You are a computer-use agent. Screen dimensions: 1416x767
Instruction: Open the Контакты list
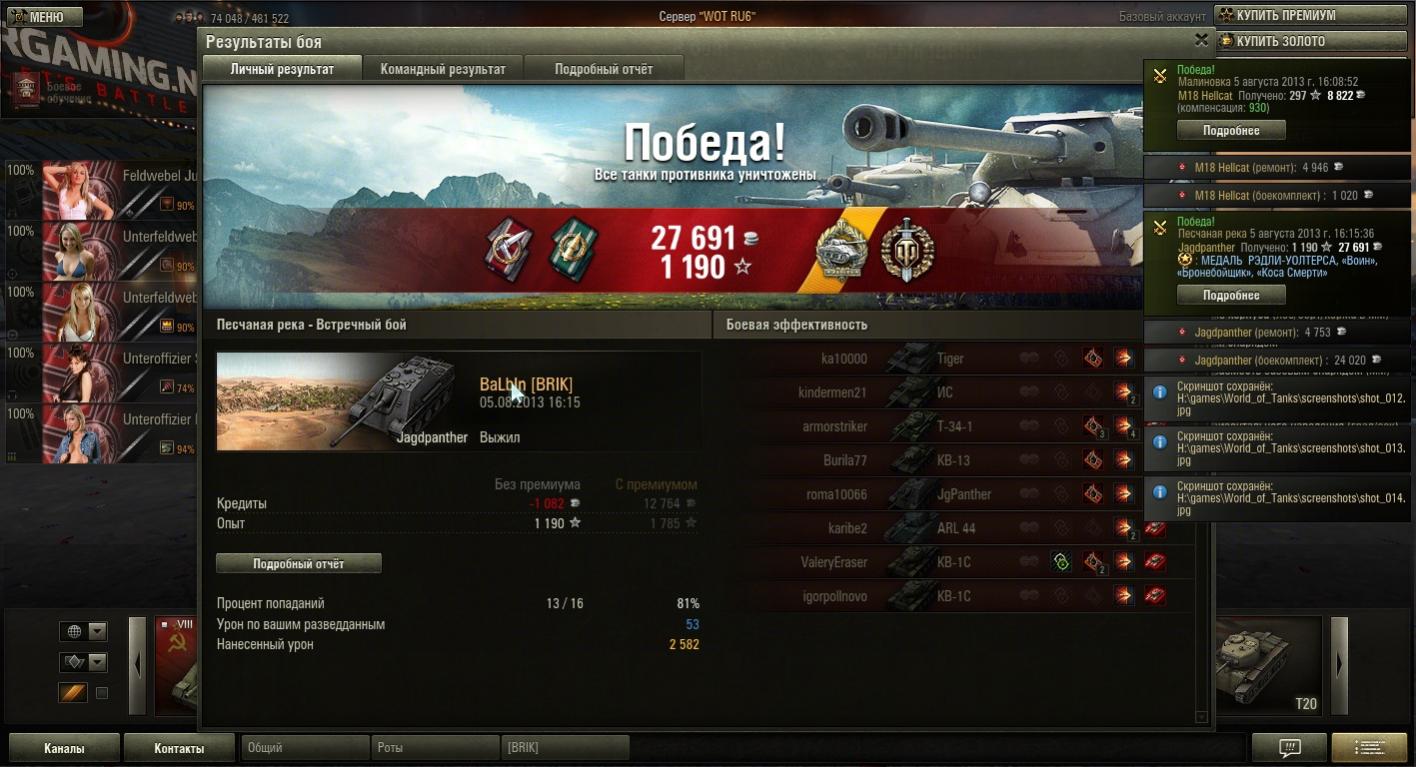(x=179, y=748)
